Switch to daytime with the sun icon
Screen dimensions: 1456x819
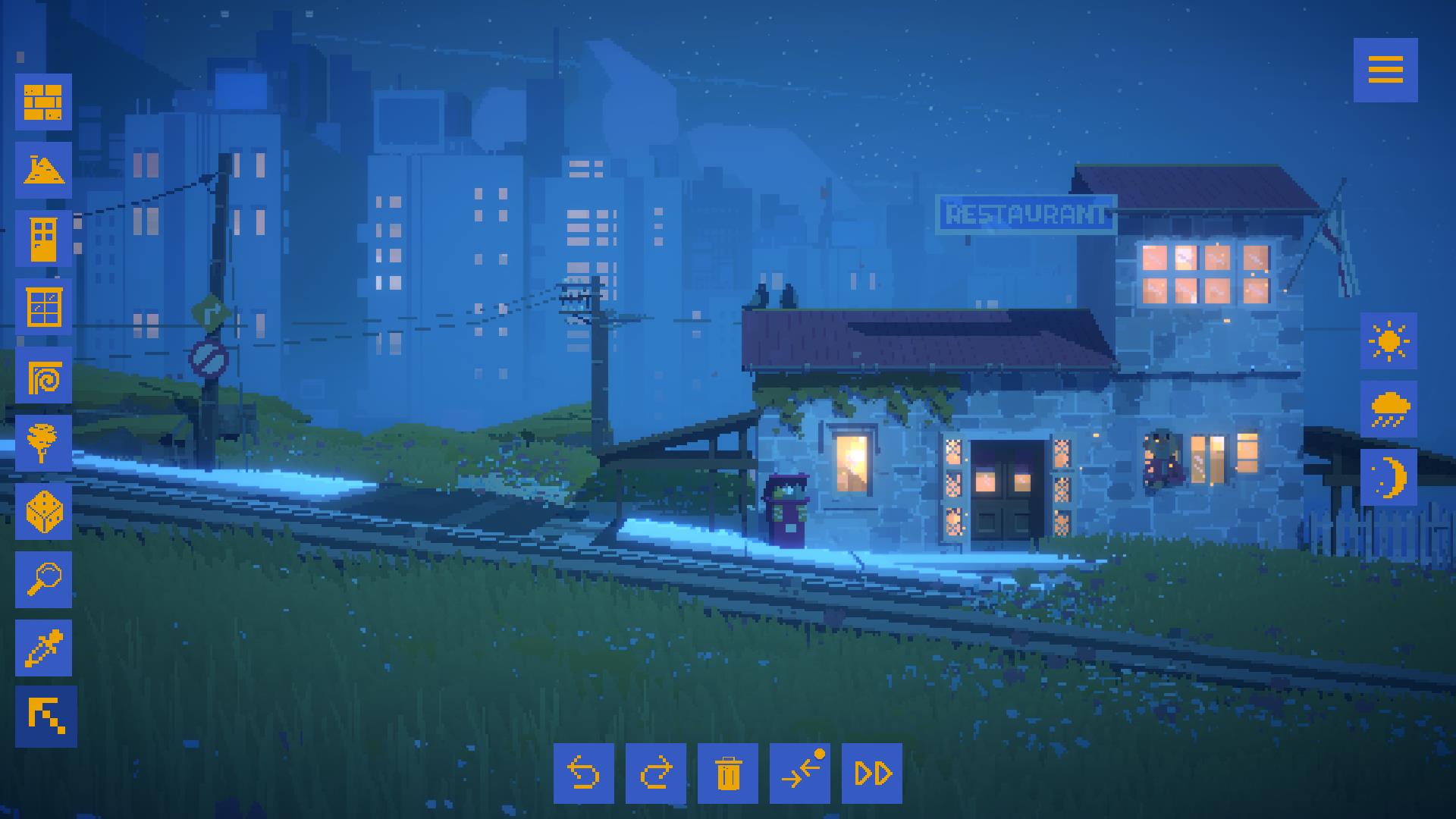pos(1389,341)
